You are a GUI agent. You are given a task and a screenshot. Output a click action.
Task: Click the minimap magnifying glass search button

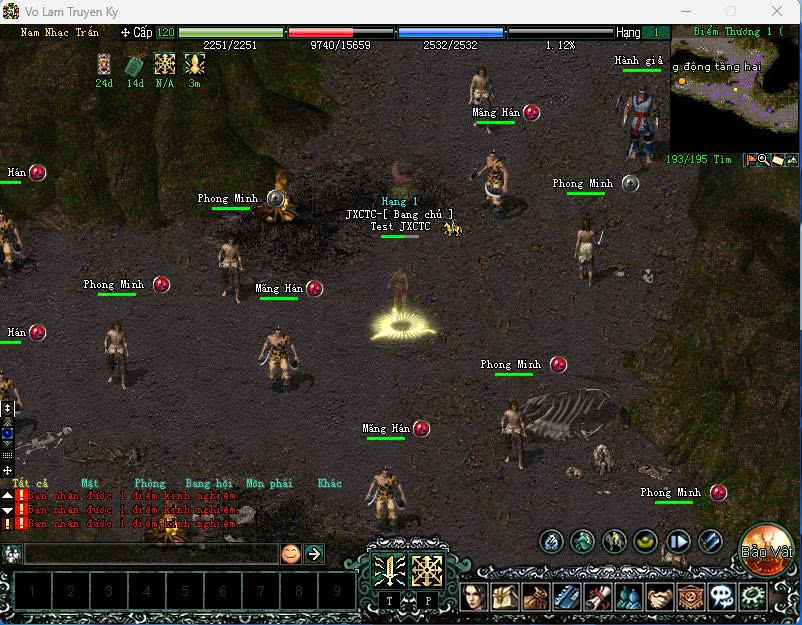(x=763, y=160)
